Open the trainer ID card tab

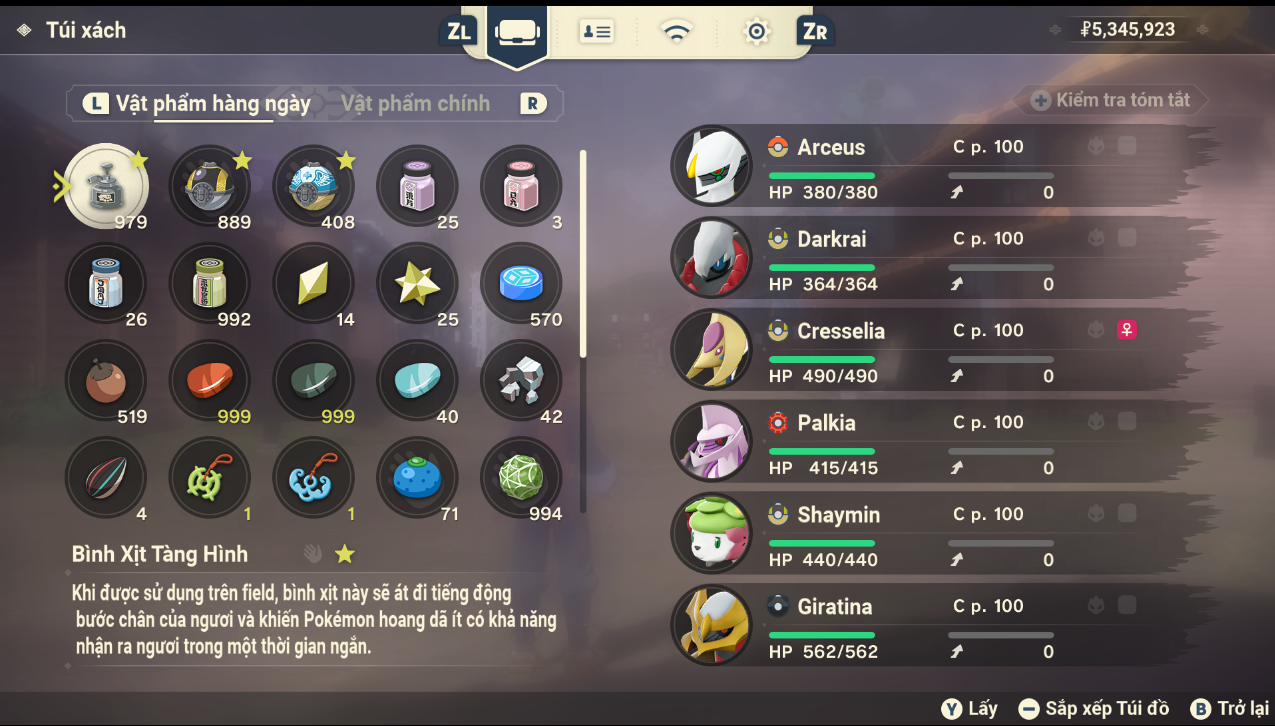point(597,32)
